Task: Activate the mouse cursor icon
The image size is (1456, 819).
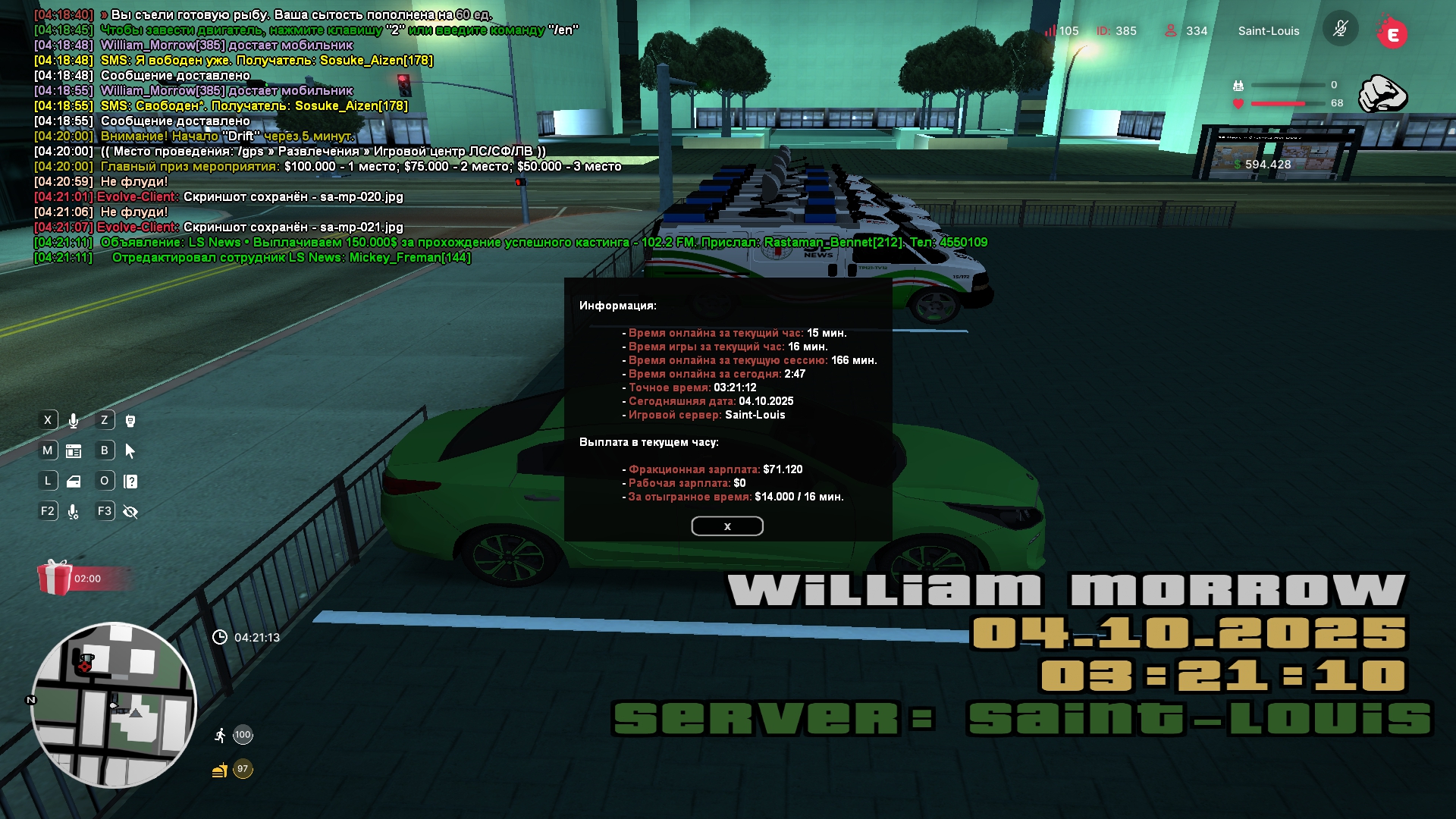Action: [x=130, y=451]
